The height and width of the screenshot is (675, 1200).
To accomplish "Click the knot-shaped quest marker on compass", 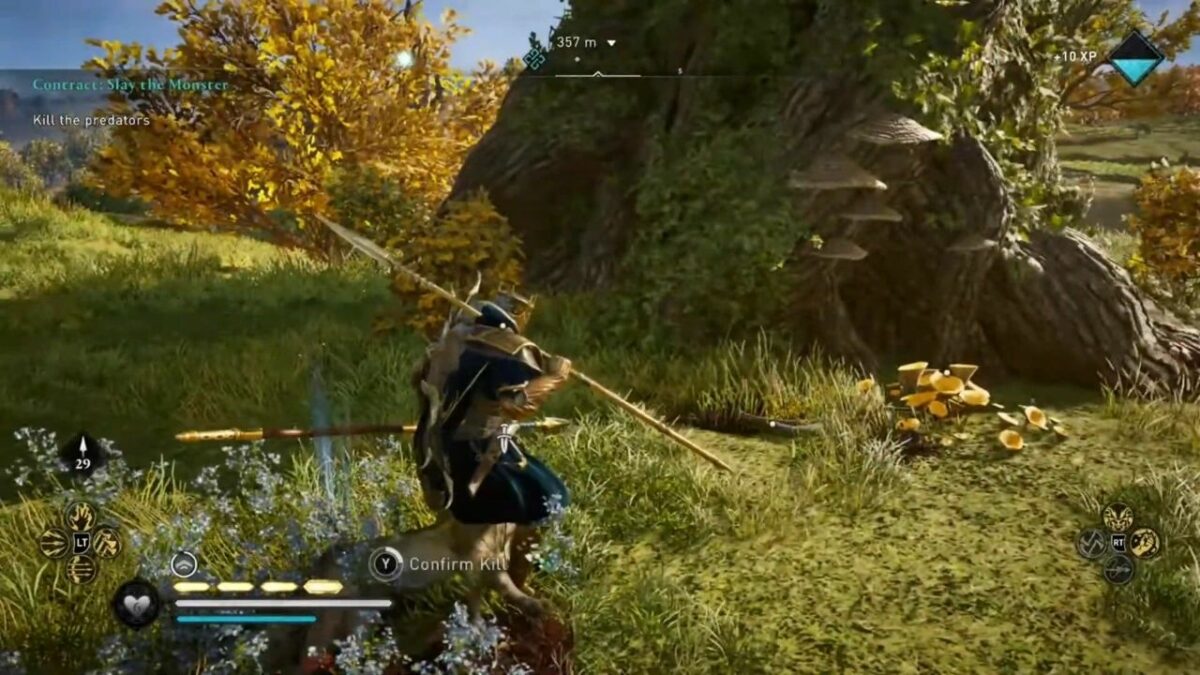I will coord(535,58).
